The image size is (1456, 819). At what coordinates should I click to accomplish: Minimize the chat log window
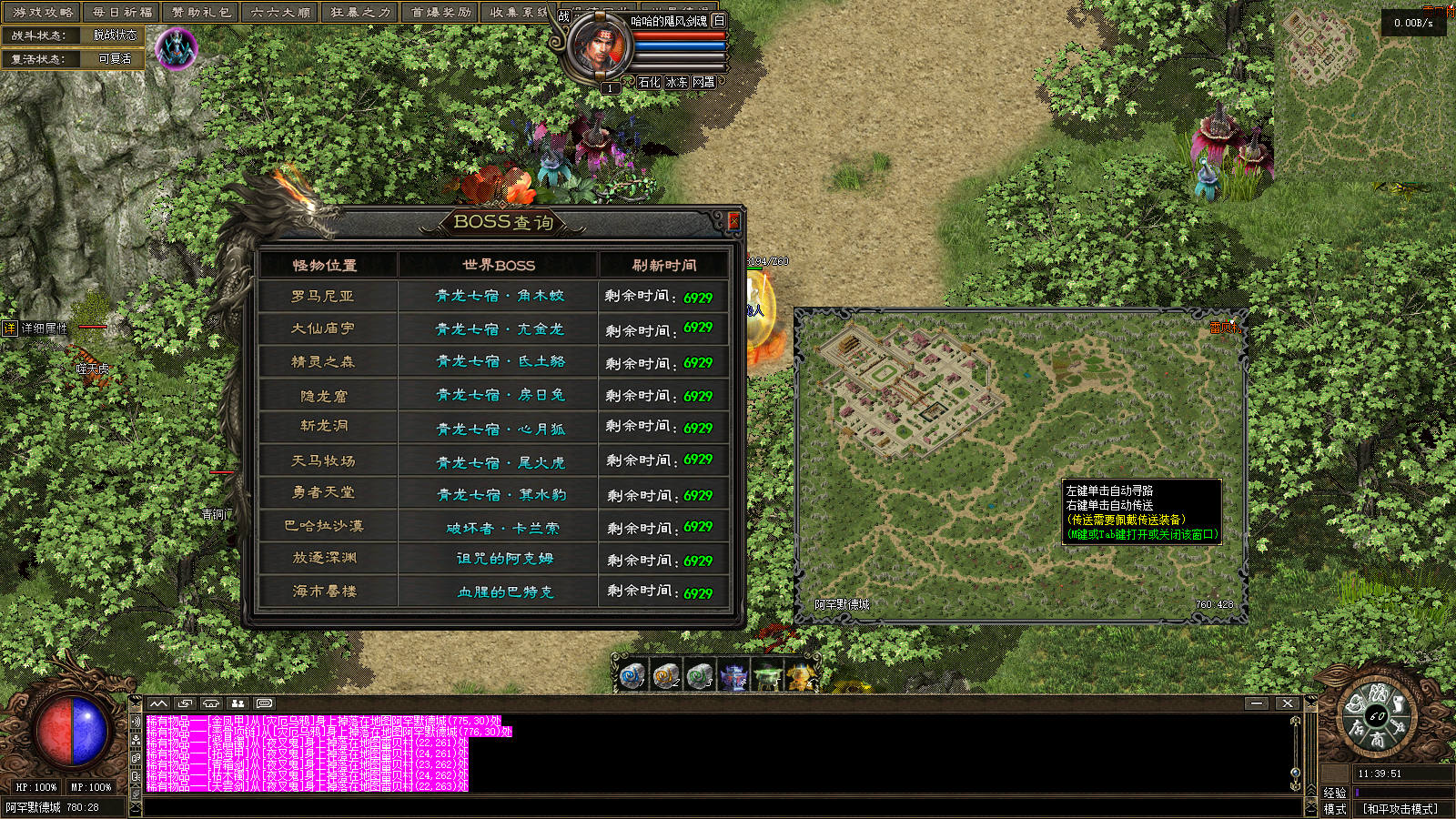pyautogui.click(x=1257, y=703)
